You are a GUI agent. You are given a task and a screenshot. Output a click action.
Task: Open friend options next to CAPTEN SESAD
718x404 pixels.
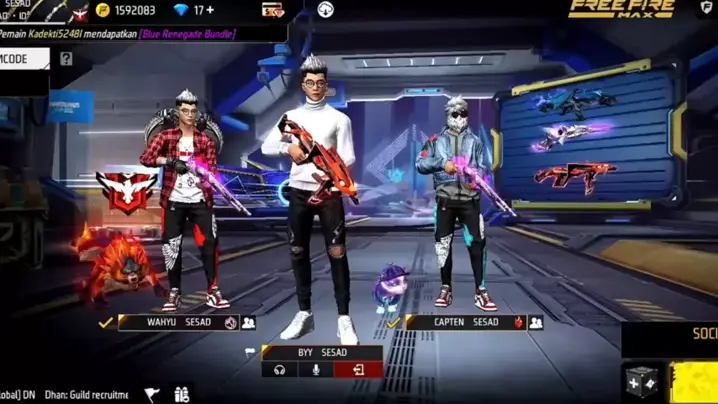pos(536,323)
